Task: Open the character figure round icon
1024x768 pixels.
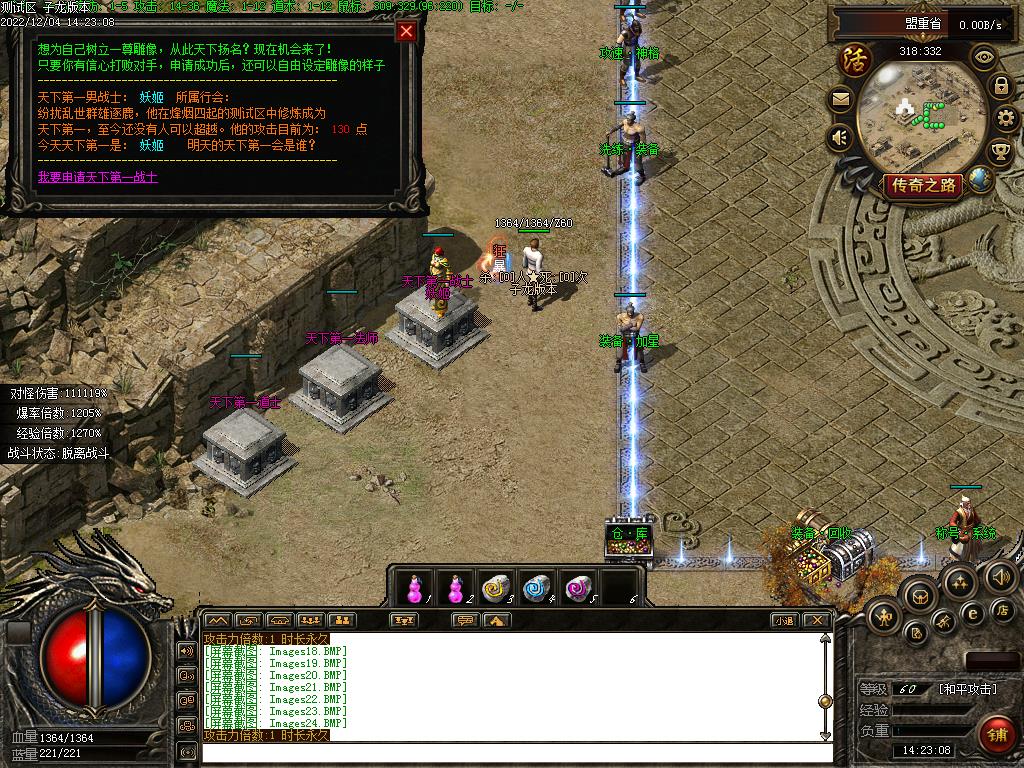Action: [x=883, y=615]
